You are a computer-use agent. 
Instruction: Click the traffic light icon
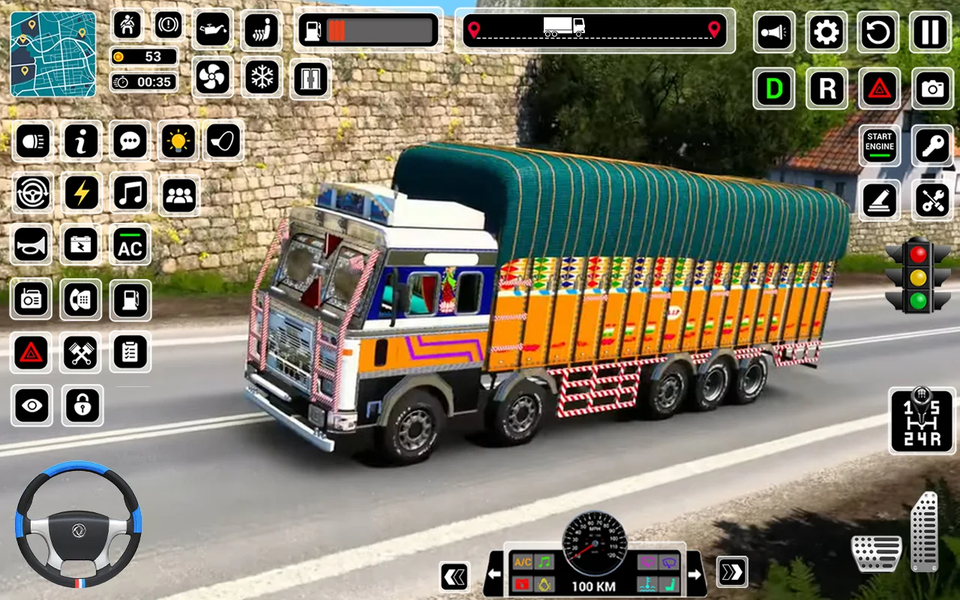pyautogui.click(x=917, y=275)
